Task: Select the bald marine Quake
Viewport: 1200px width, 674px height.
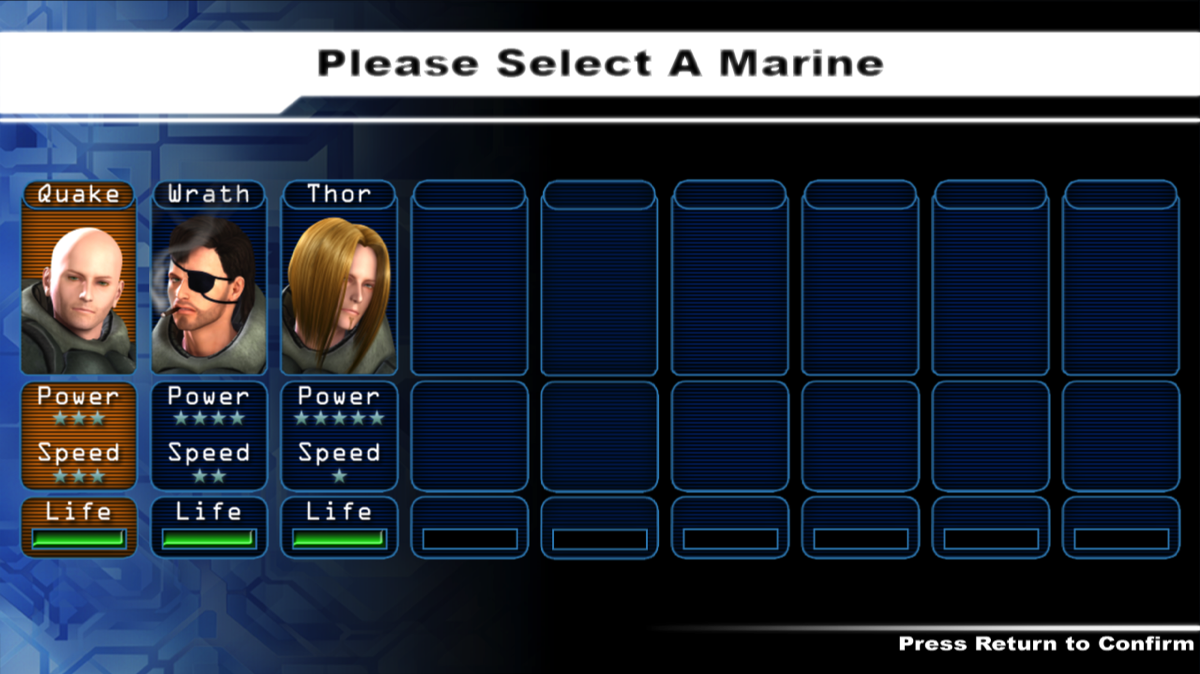Action: click(x=78, y=290)
